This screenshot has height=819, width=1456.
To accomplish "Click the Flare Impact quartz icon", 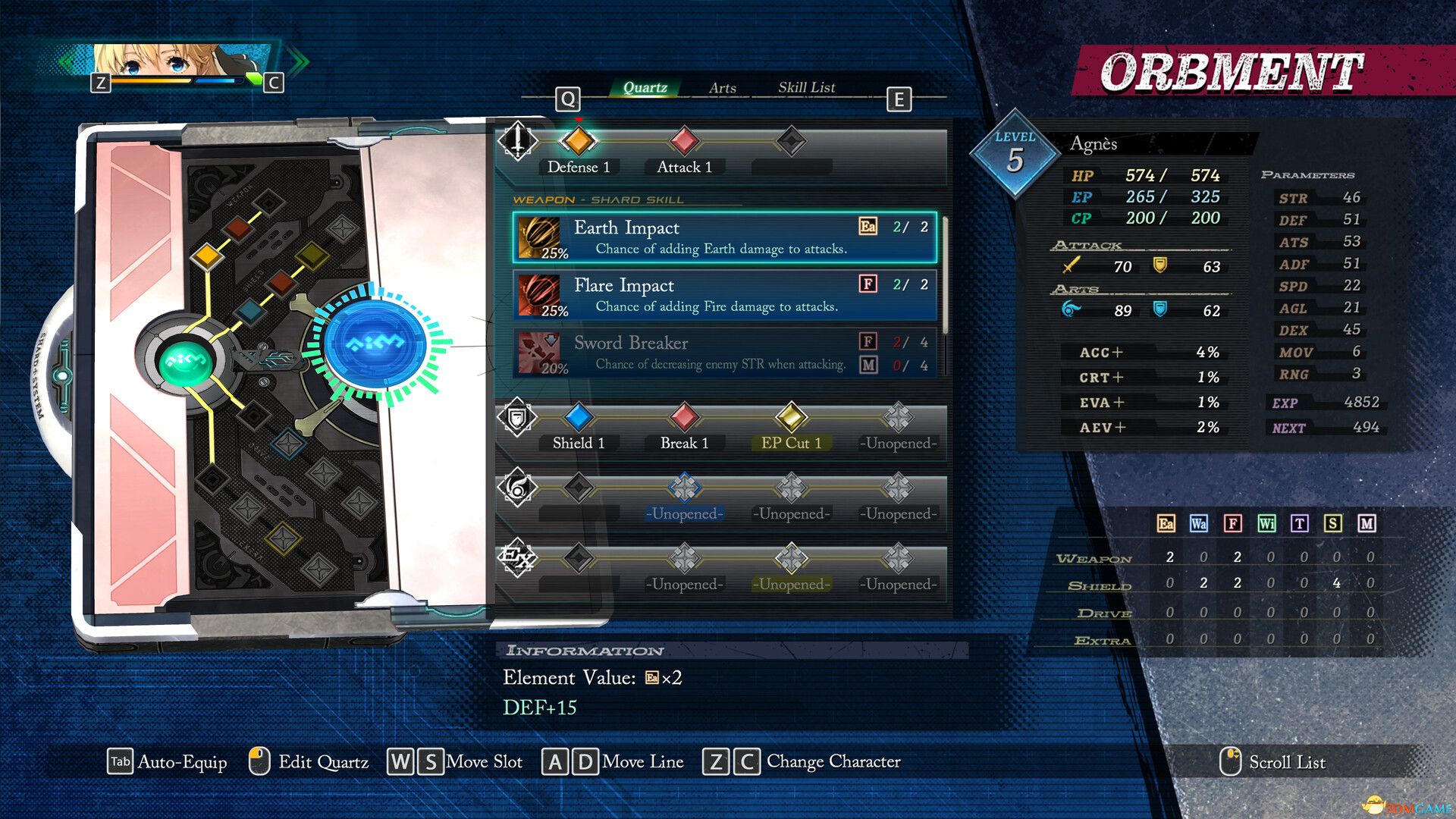I will click(x=540, y=295).
